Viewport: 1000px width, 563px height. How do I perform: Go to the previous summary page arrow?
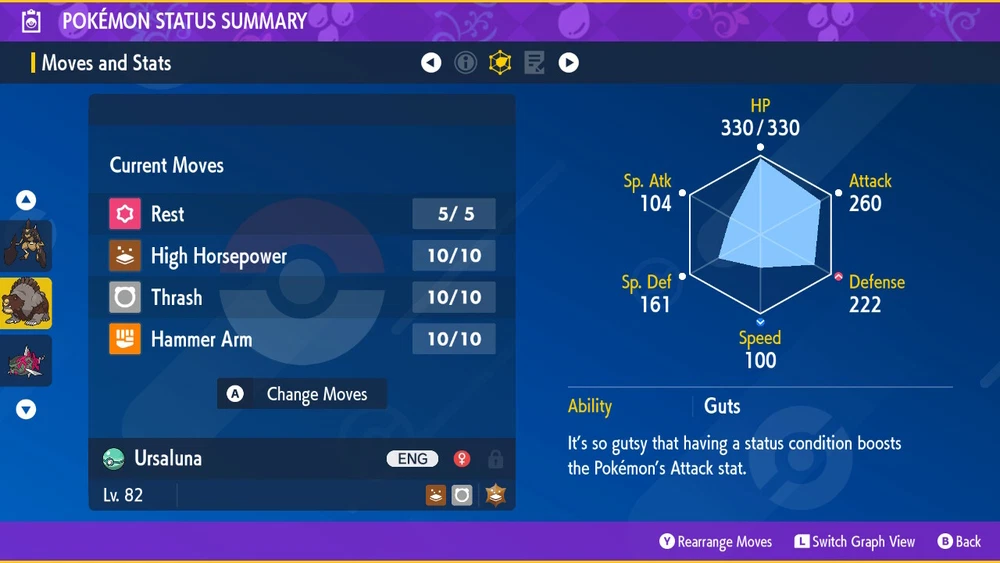coord(431,63)
